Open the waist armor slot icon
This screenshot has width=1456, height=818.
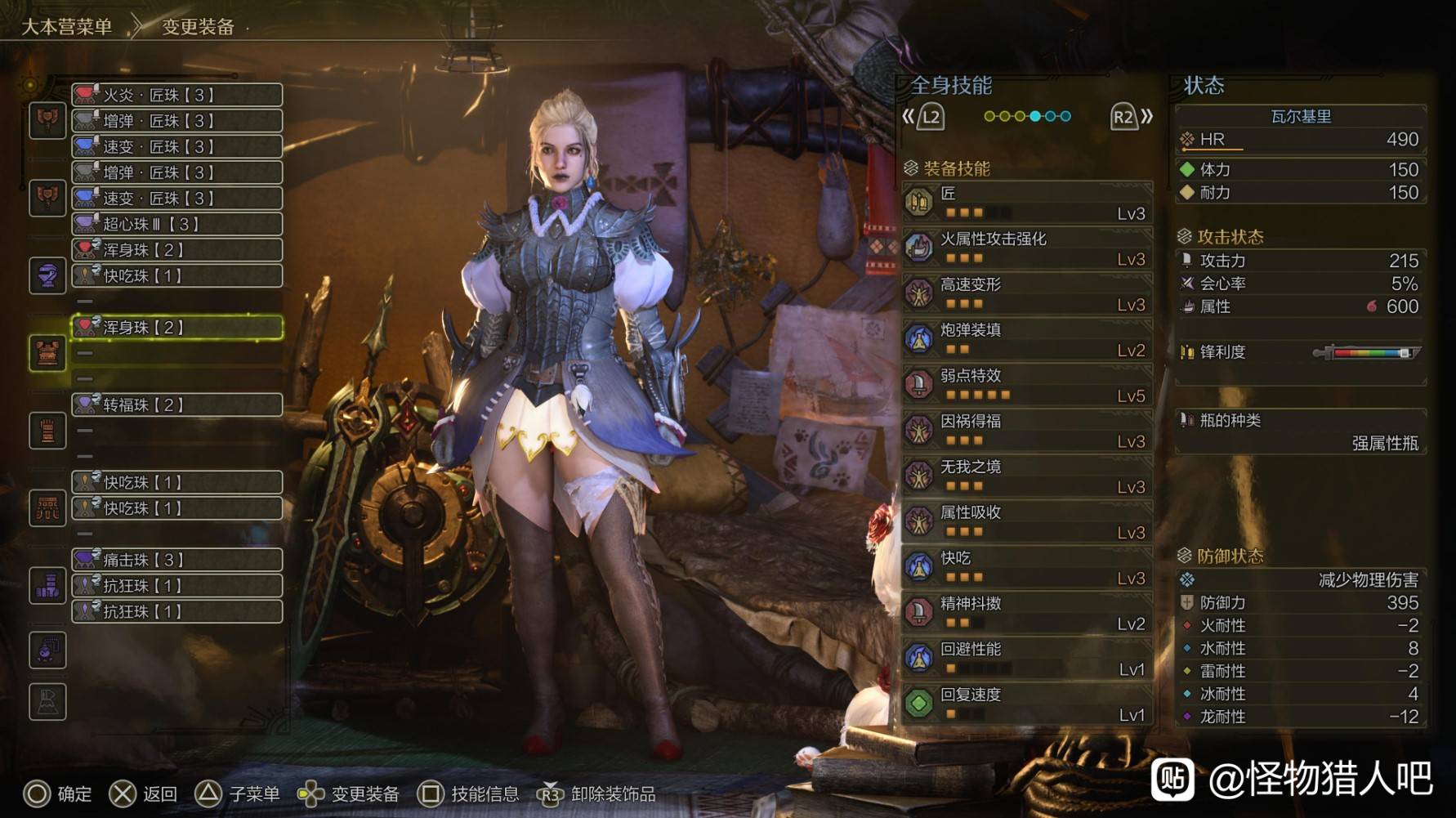click(x=47, y=508)
